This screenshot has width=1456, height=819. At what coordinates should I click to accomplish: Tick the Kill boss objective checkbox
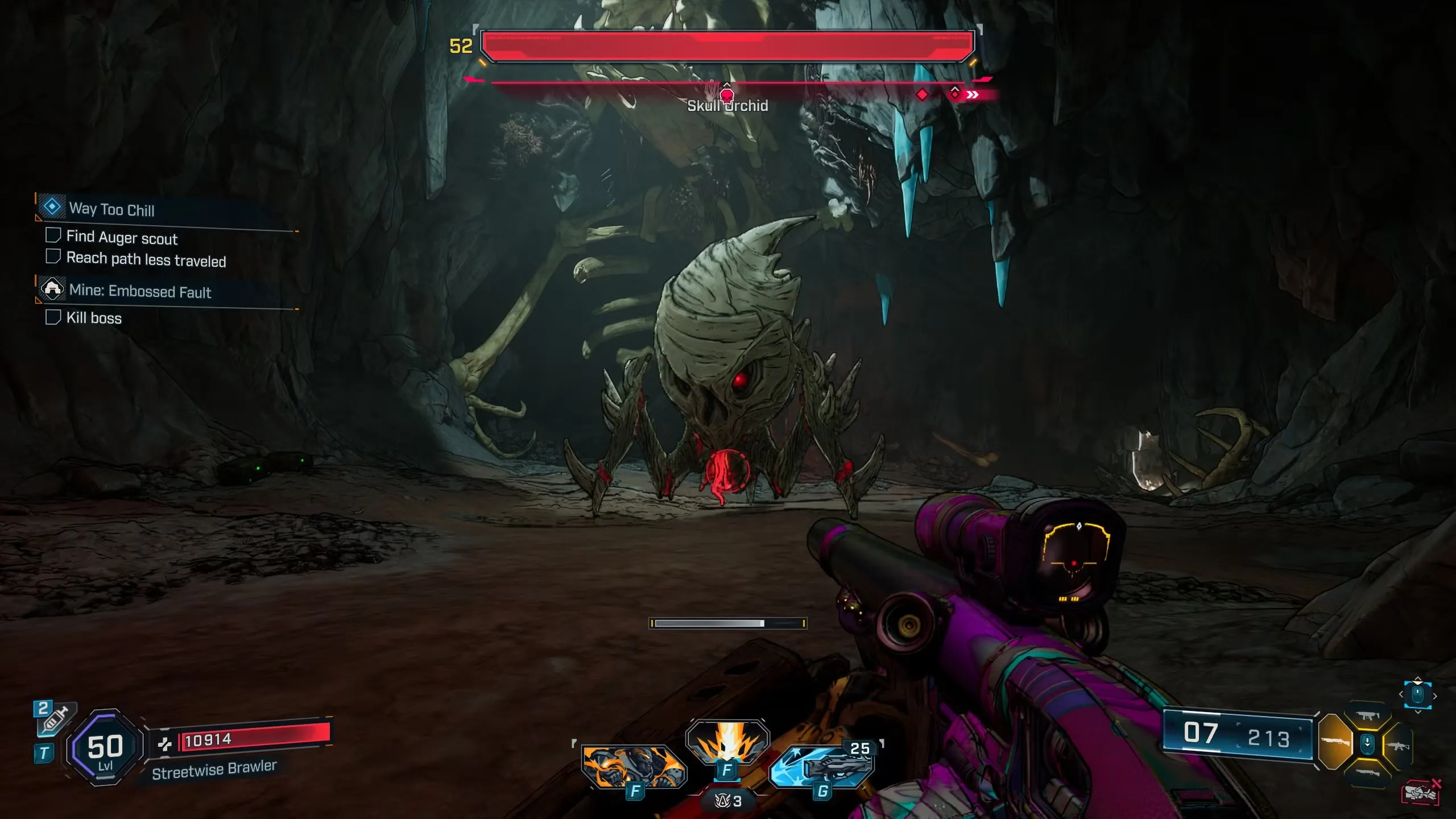pos(53,317)
